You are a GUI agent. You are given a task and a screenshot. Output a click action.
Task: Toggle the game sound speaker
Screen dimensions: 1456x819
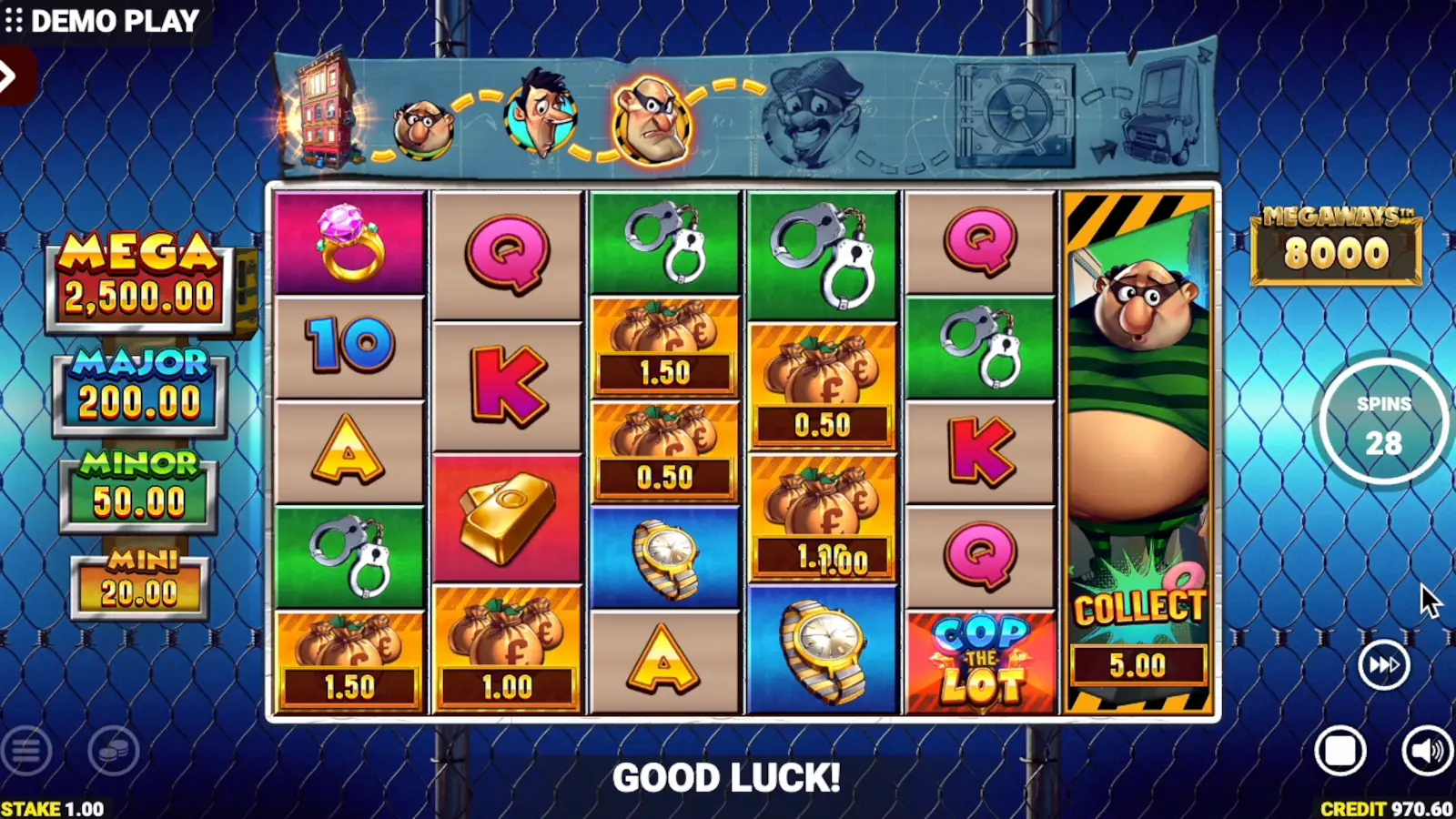(1425, 752)
